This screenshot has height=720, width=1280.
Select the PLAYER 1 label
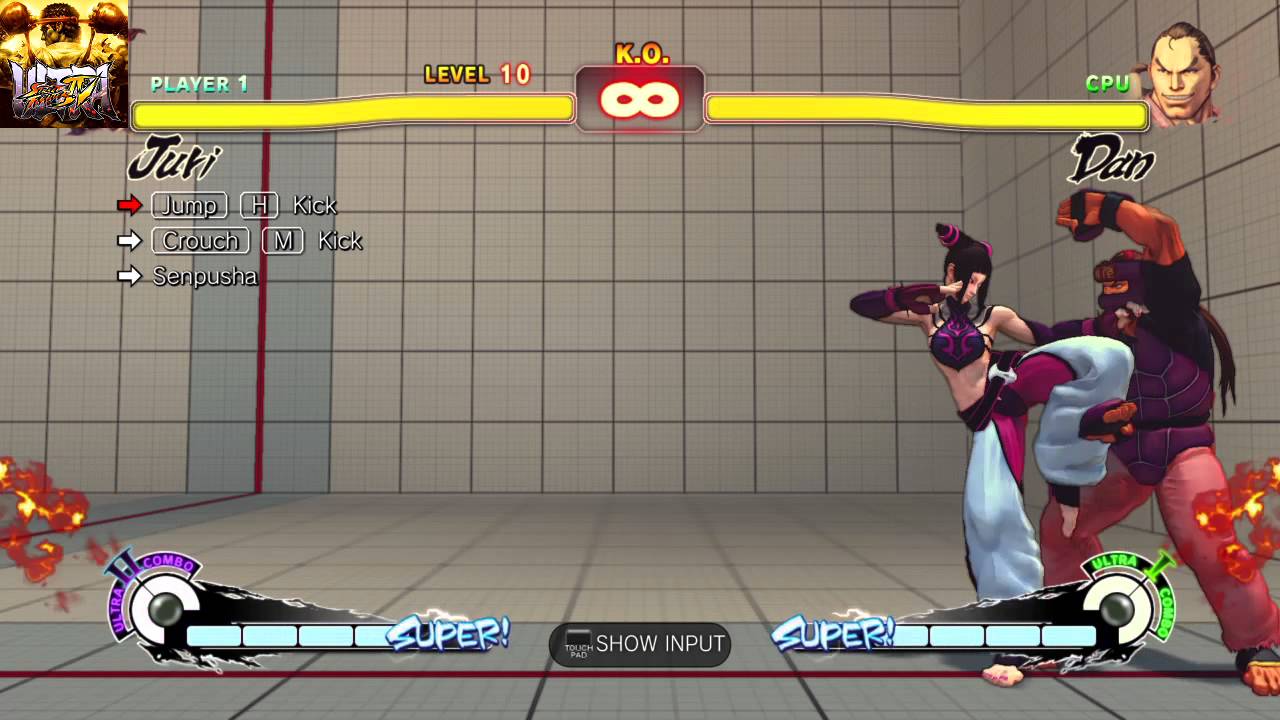click(200, 85)
